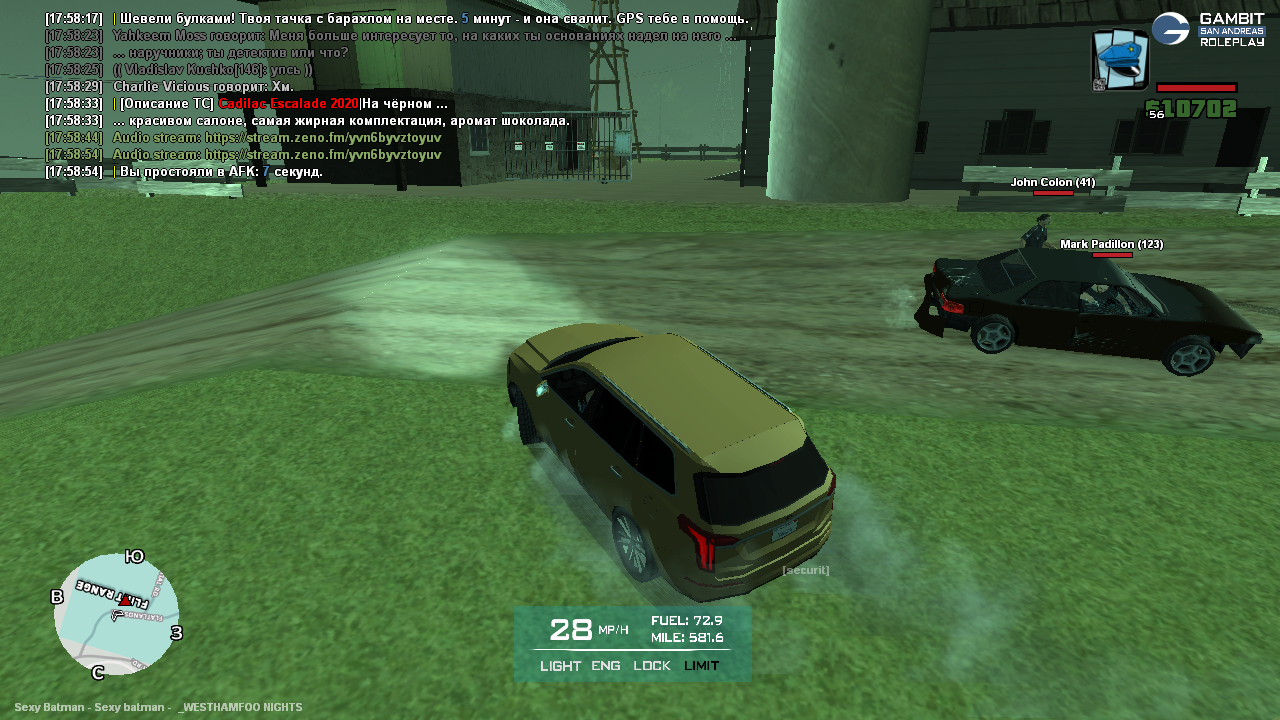This screenshot has height=720, width=1280.
Task: Select John Colon's player name tag
Action: 1052,182
